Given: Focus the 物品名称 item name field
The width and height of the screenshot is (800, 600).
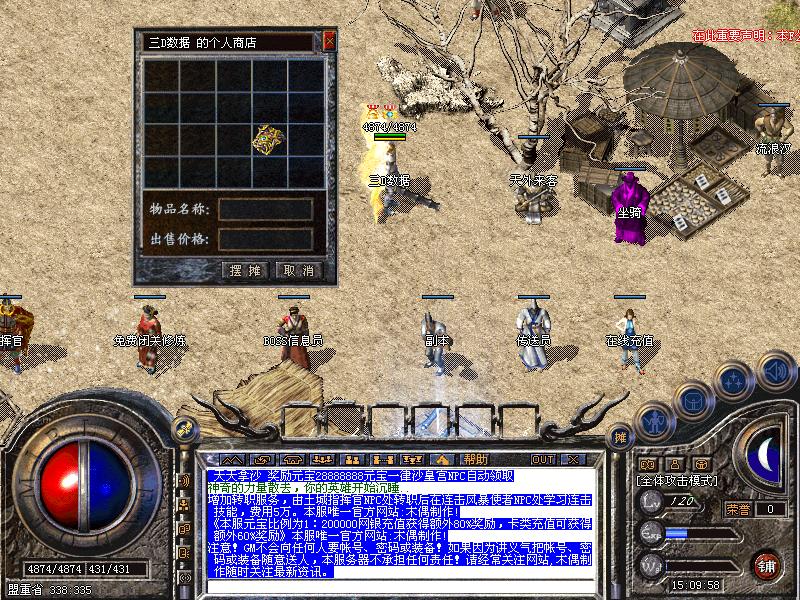Looking at the screenshot, I should click(x=266, y=209).
